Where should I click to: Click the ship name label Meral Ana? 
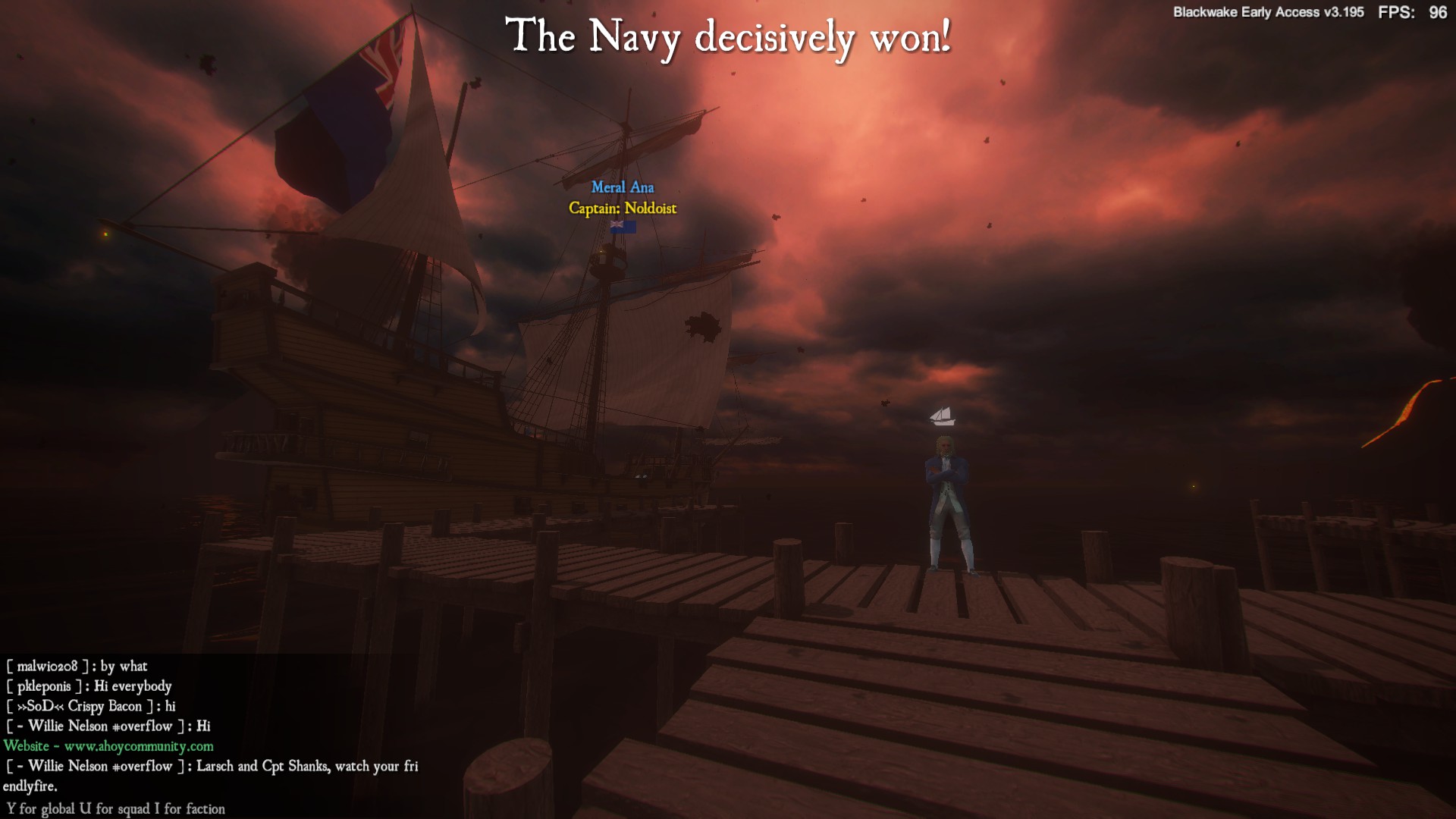(x=623, y=187)
